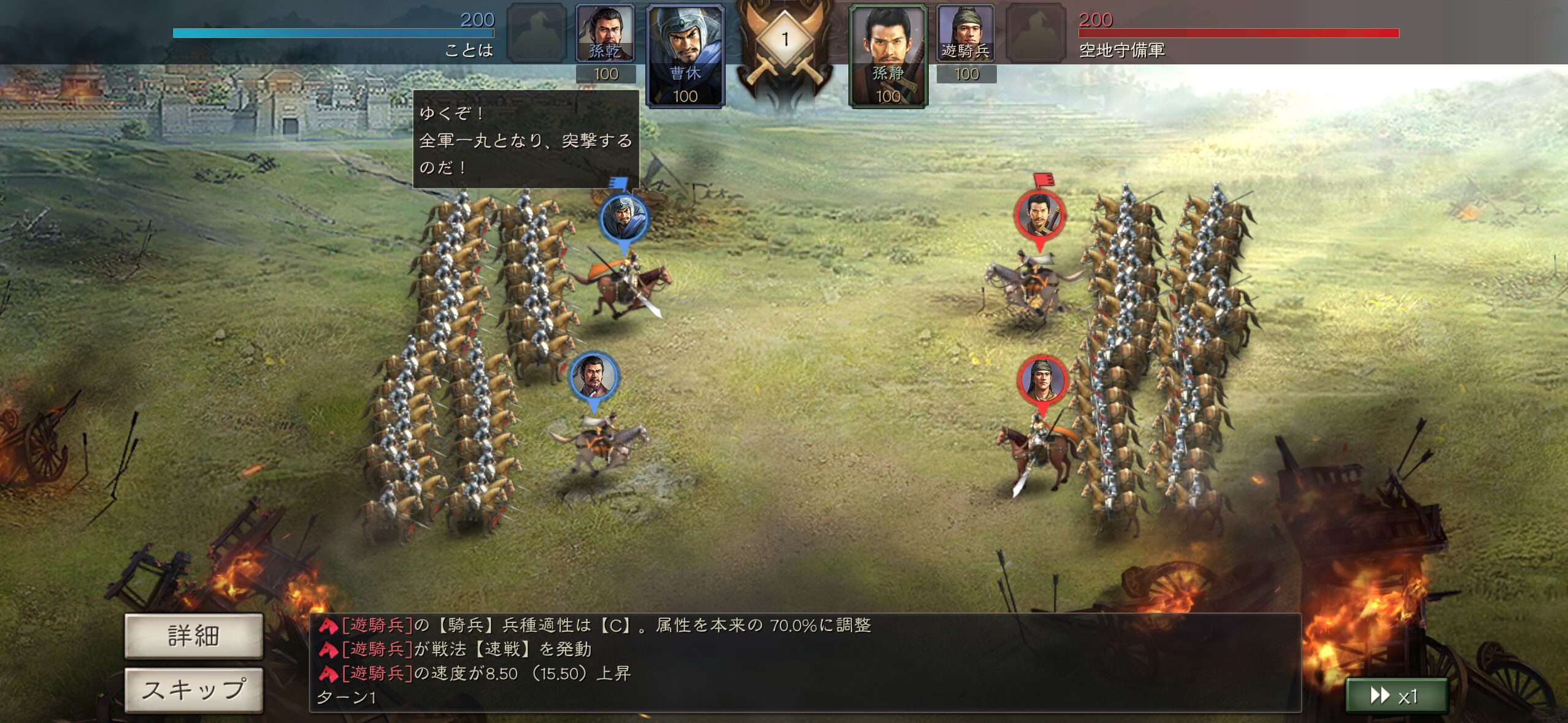Screen dimensions: 1568x723
Task: Select the 孫乾 general portrait card
Action: pos(605,34)
